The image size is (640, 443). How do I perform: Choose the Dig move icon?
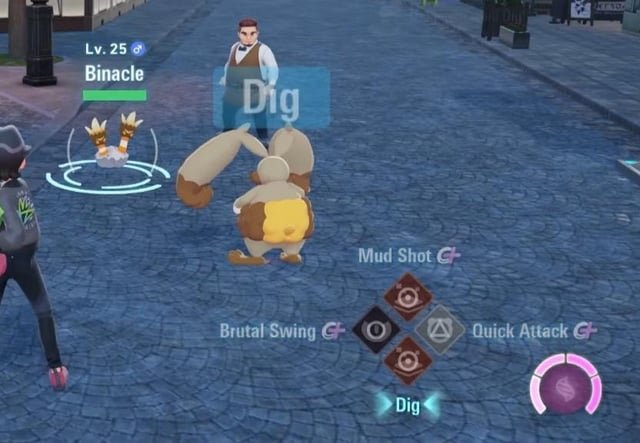point(407,361)
